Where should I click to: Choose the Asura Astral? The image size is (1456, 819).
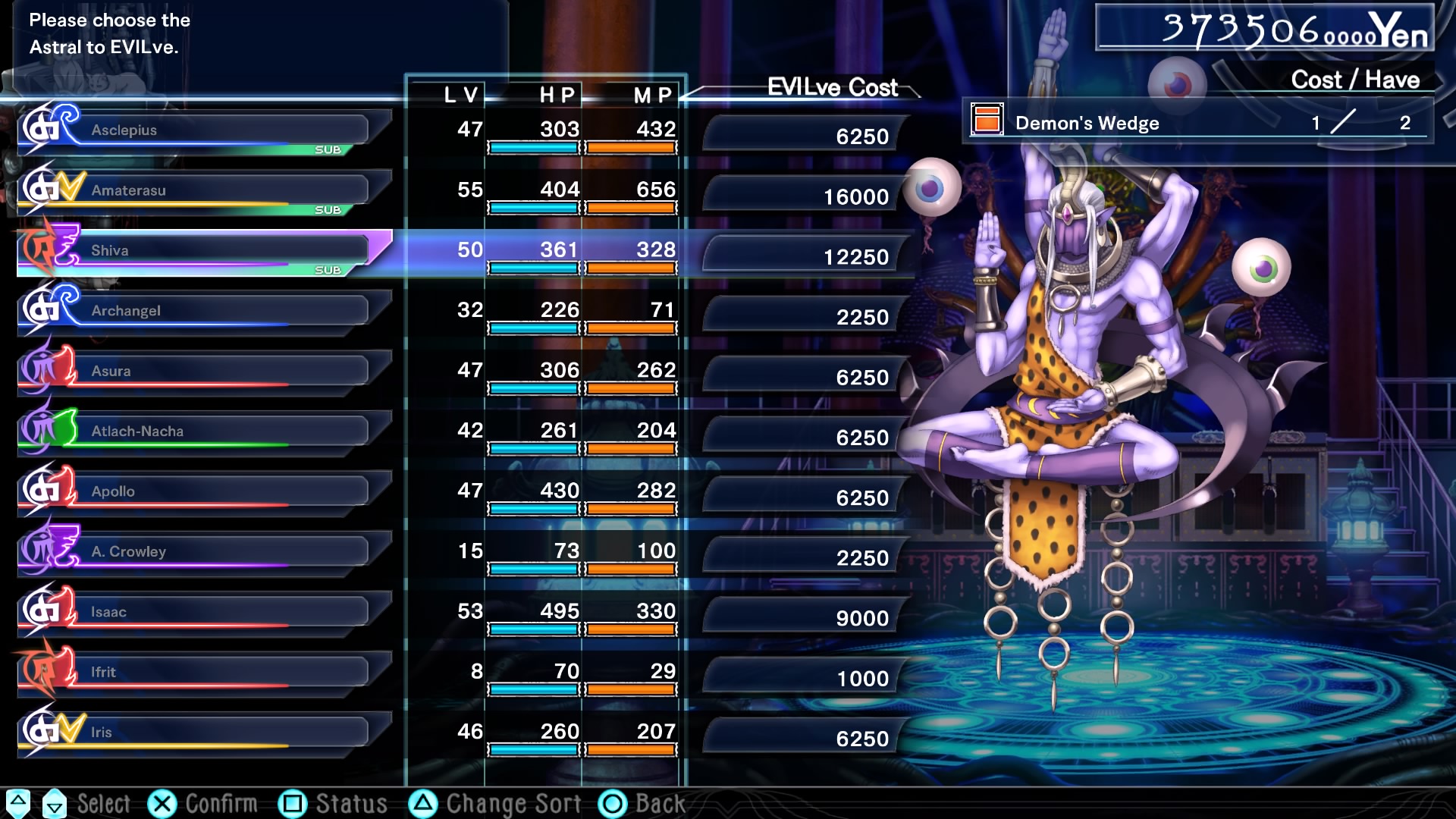coord(205,371)
